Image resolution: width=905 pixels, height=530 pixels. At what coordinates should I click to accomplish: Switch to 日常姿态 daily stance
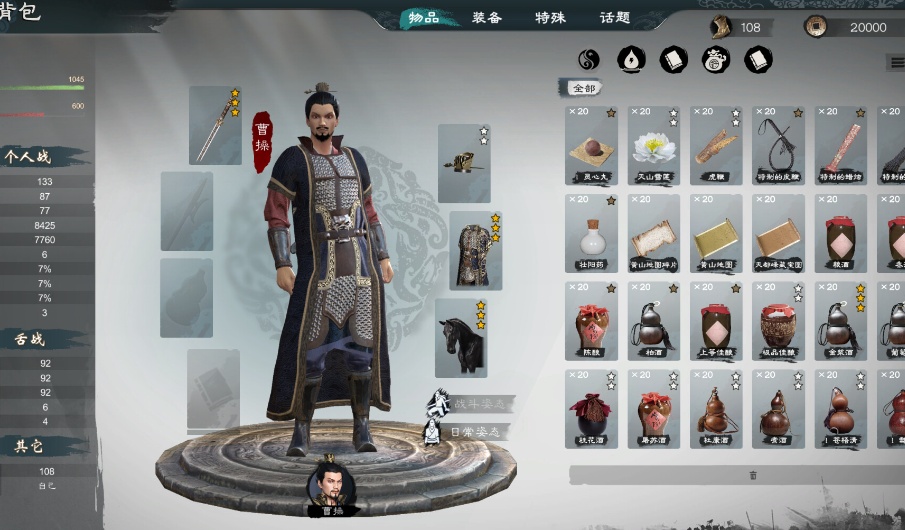pos(472,432)
